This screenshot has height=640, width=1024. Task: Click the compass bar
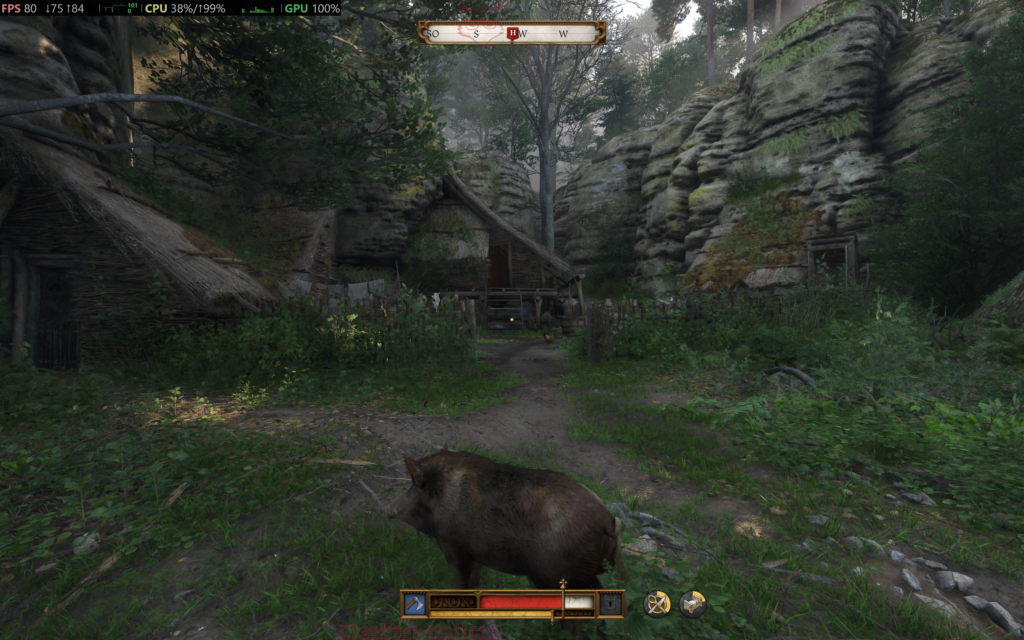point(511,33)
